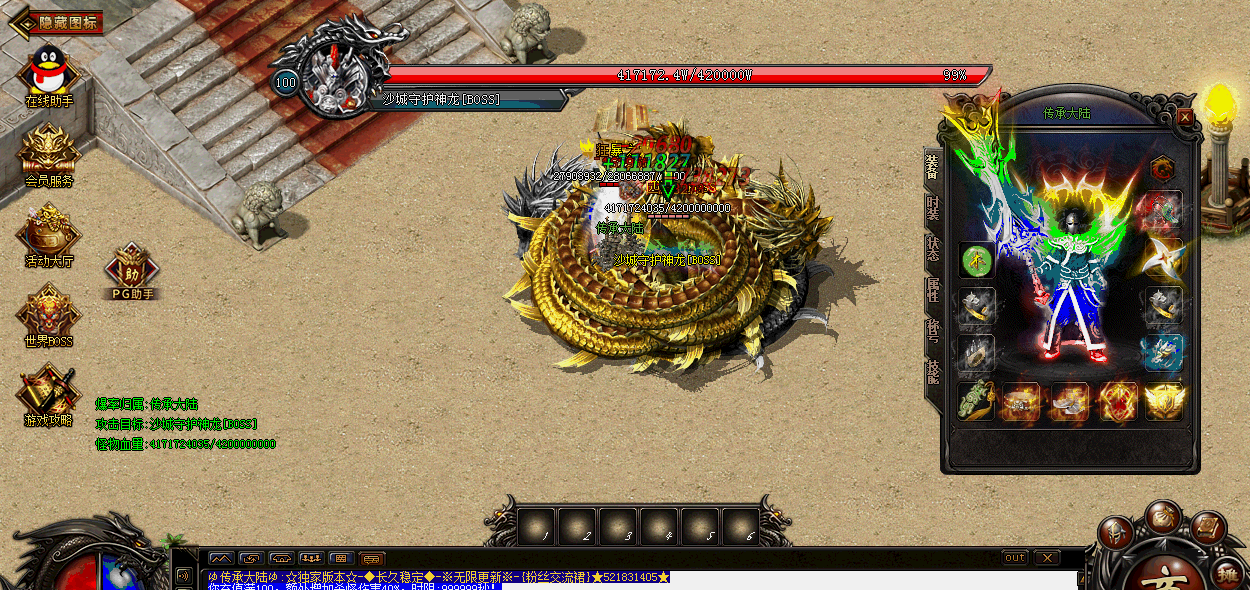Open the 游戏攻略 game guide

tap(48, 392)
